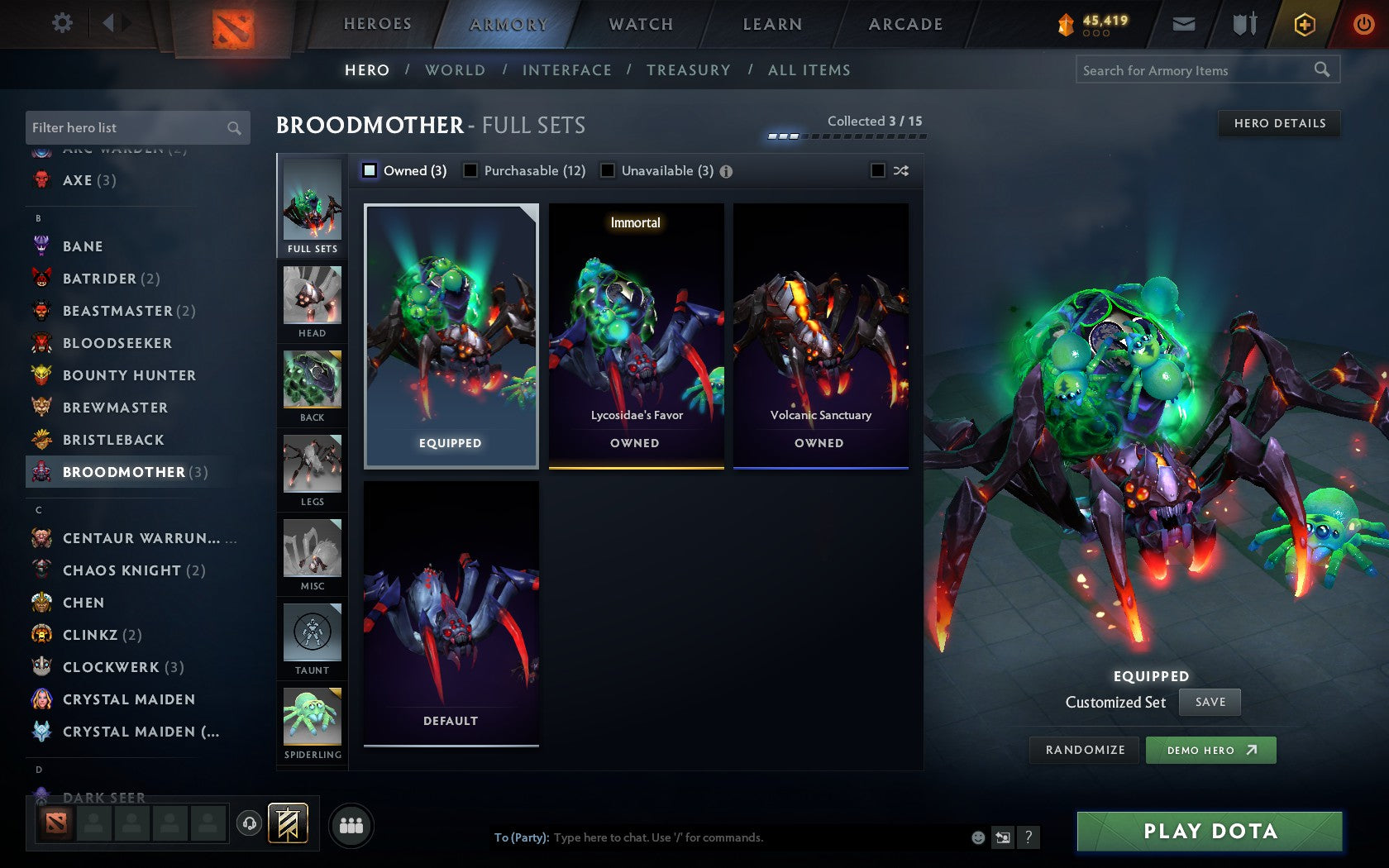Click the Dota Plus hexagon icon
This screenshot has width=1389, height=868.
coord(1305,24)
